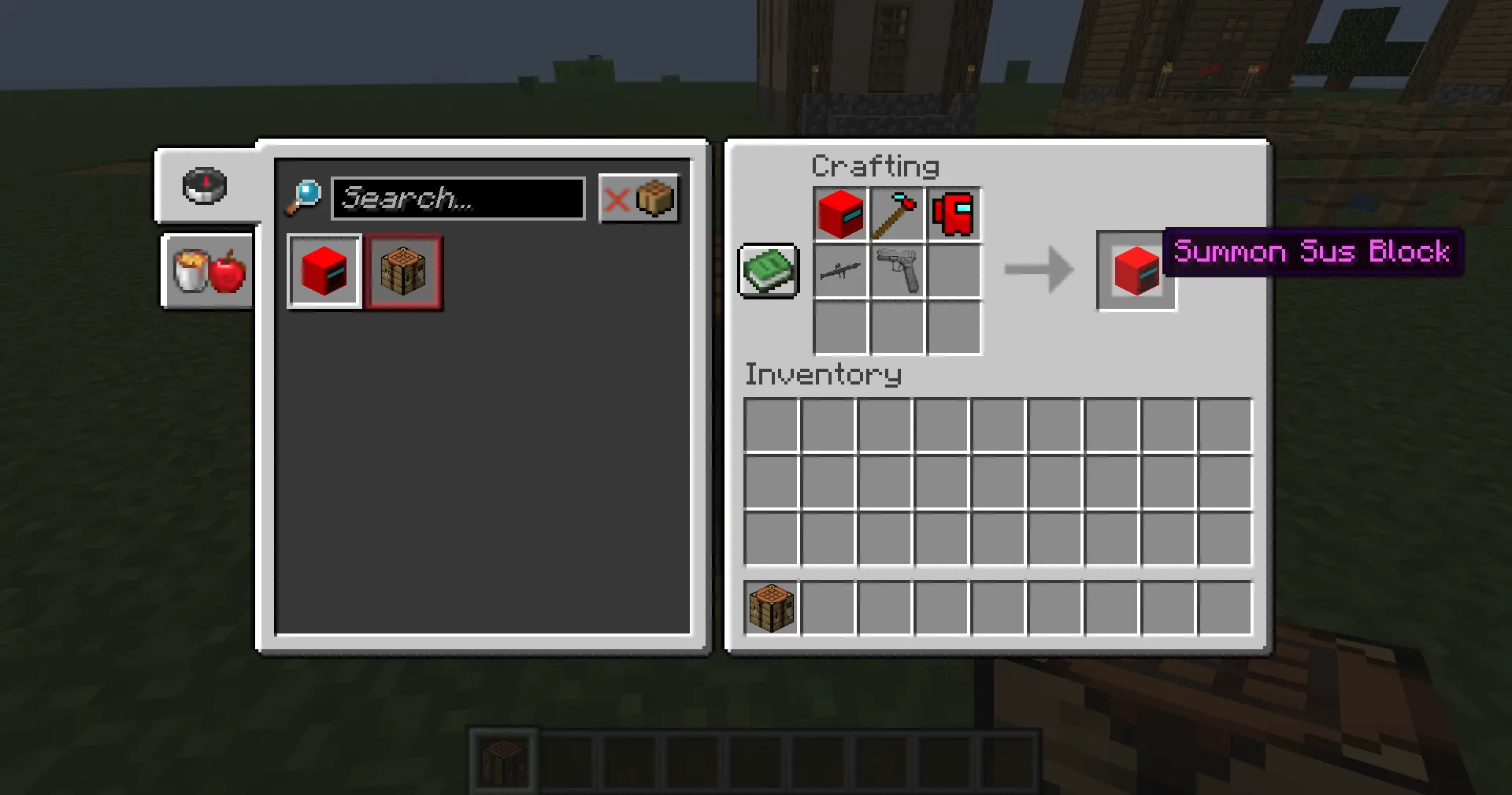Screen dimensions: 1512x795
Task: Open the crafting table recipe from the item list
Action: (x=403, y=272)
